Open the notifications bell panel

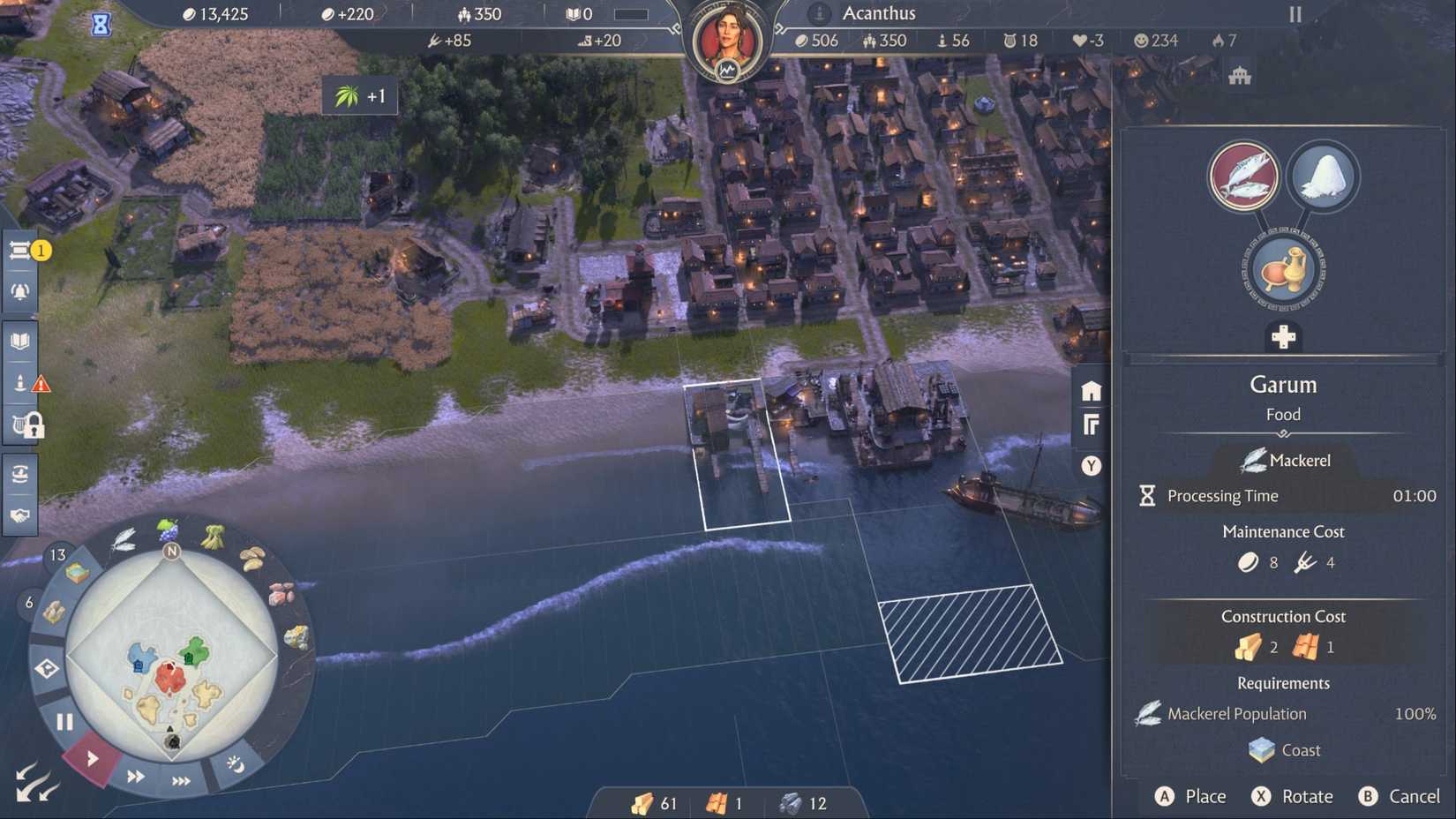[19, 291]
